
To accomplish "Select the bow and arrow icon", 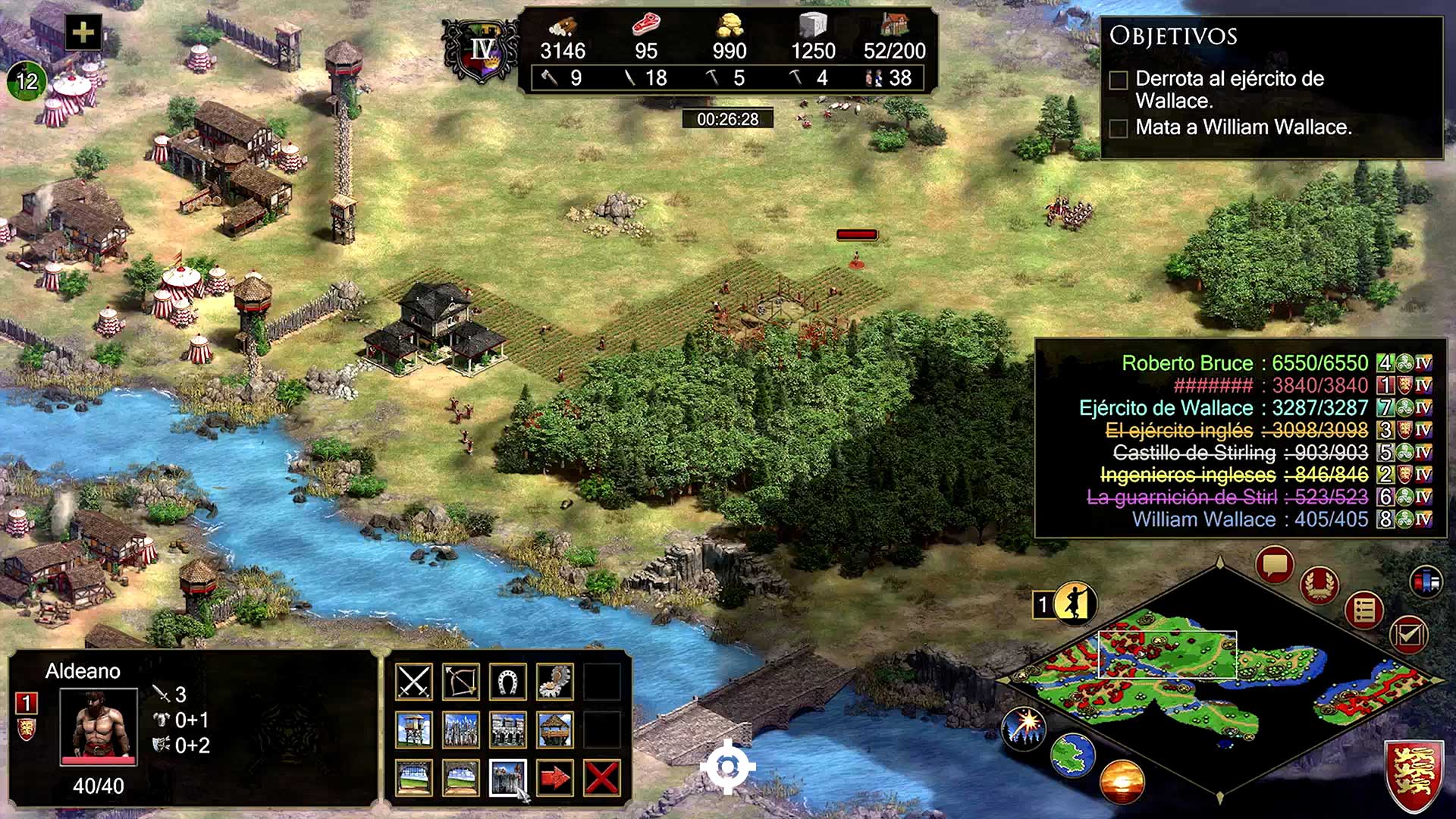I will 460,682.
